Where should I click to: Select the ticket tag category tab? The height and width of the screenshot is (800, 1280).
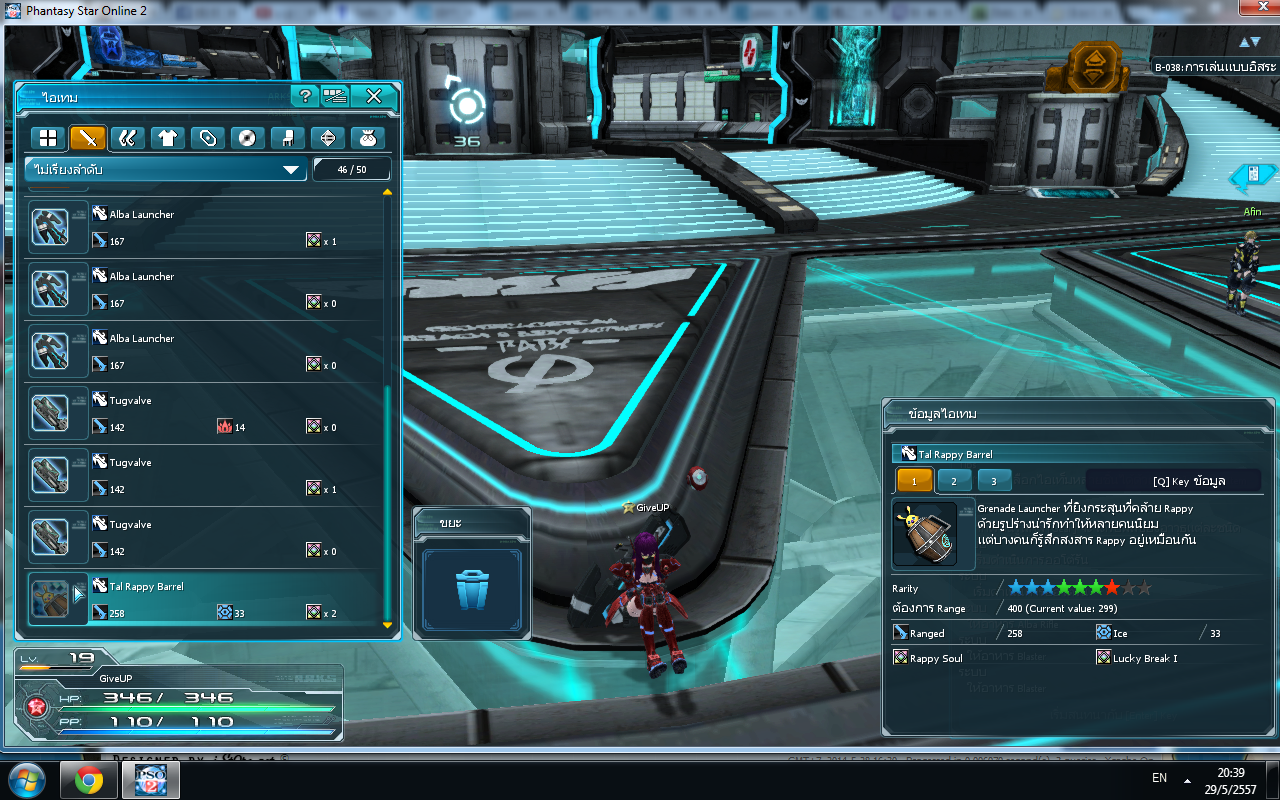[x=208, y=138]
